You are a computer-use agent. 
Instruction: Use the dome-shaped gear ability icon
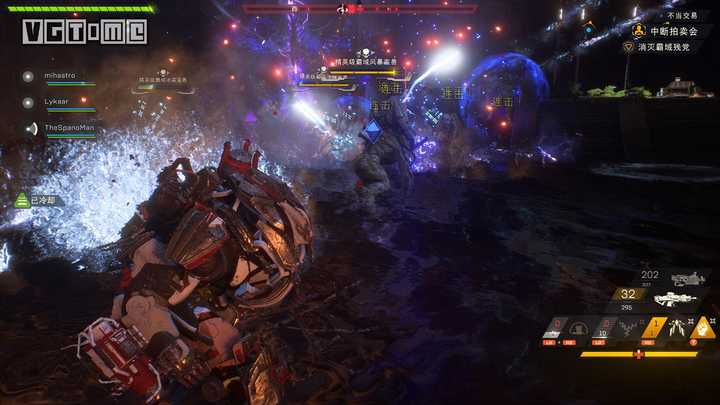tap(578, 327)
